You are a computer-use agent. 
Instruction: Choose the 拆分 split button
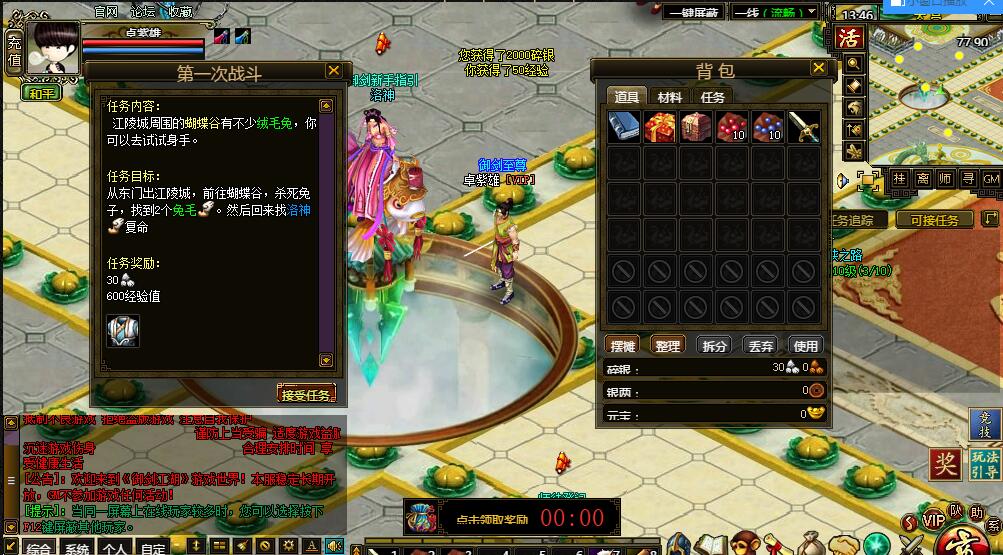pos(713,345)
